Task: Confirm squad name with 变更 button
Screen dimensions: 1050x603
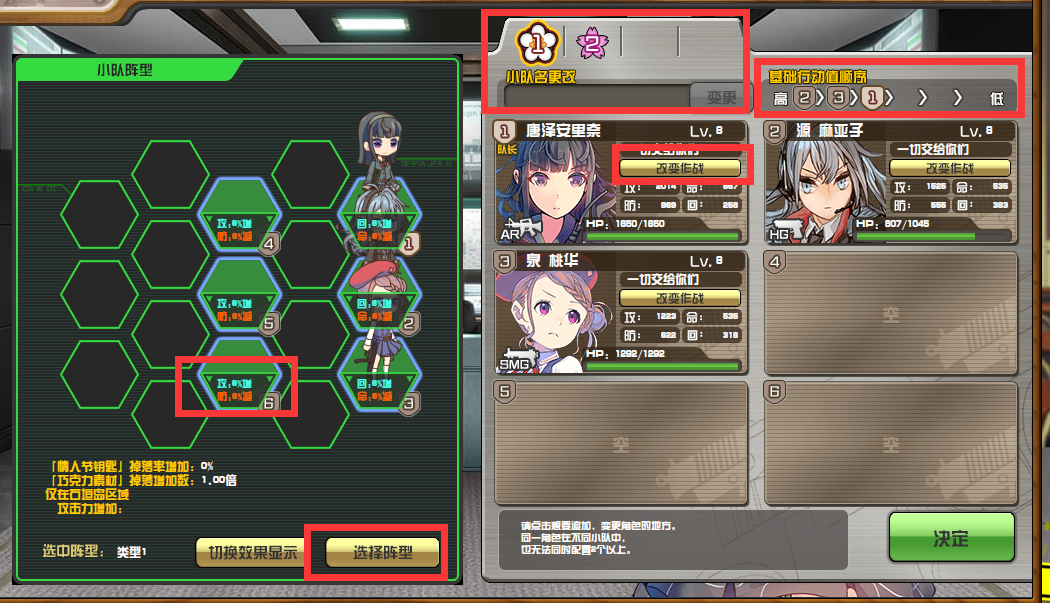Action: tap(720, 97)
